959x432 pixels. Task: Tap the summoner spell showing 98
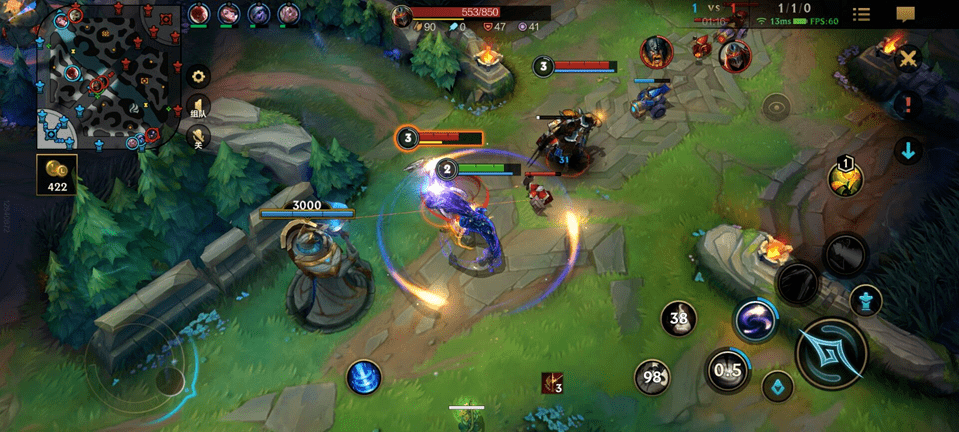653,377
